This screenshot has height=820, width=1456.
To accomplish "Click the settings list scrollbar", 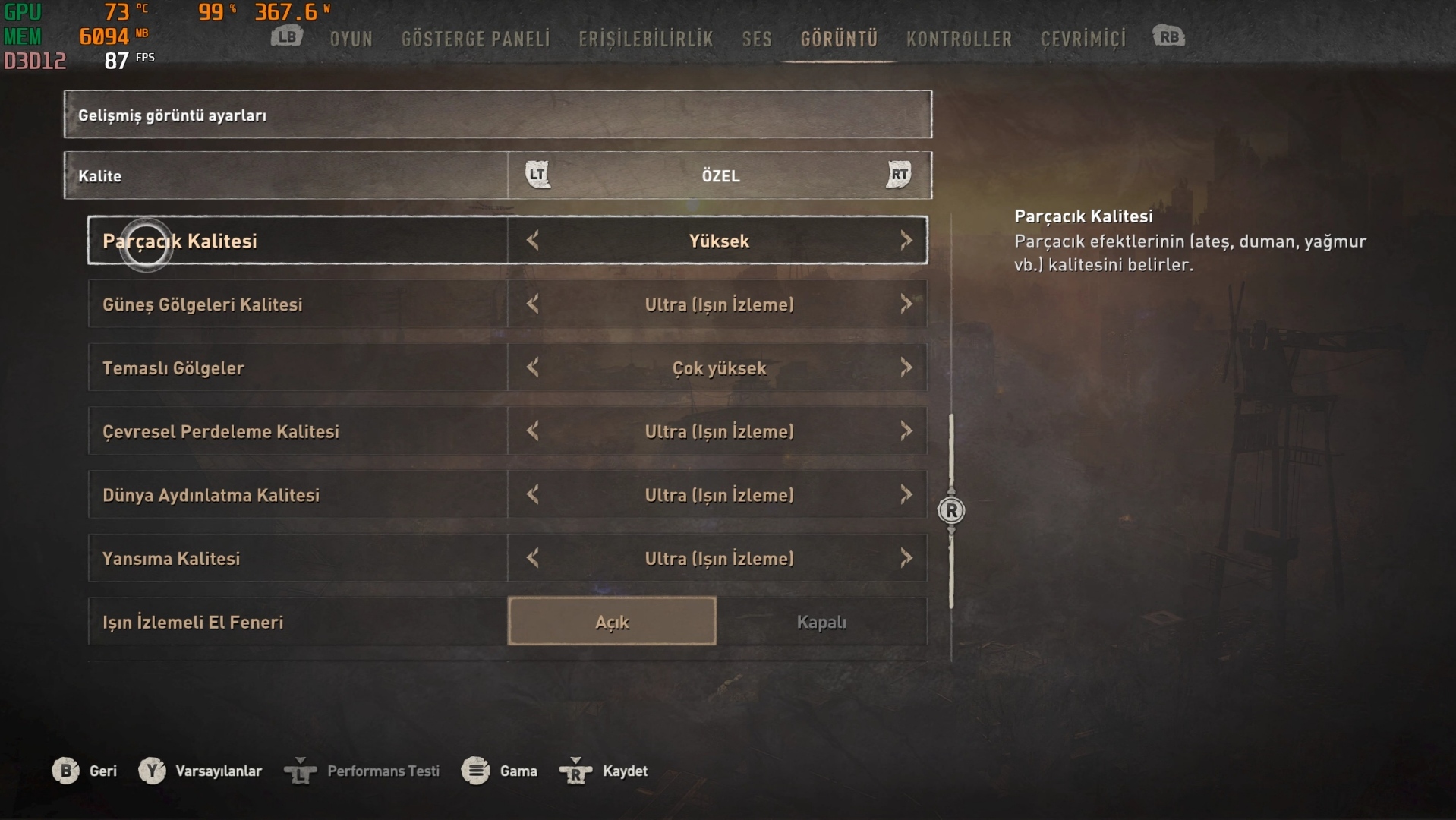I will tap(951, 511).
